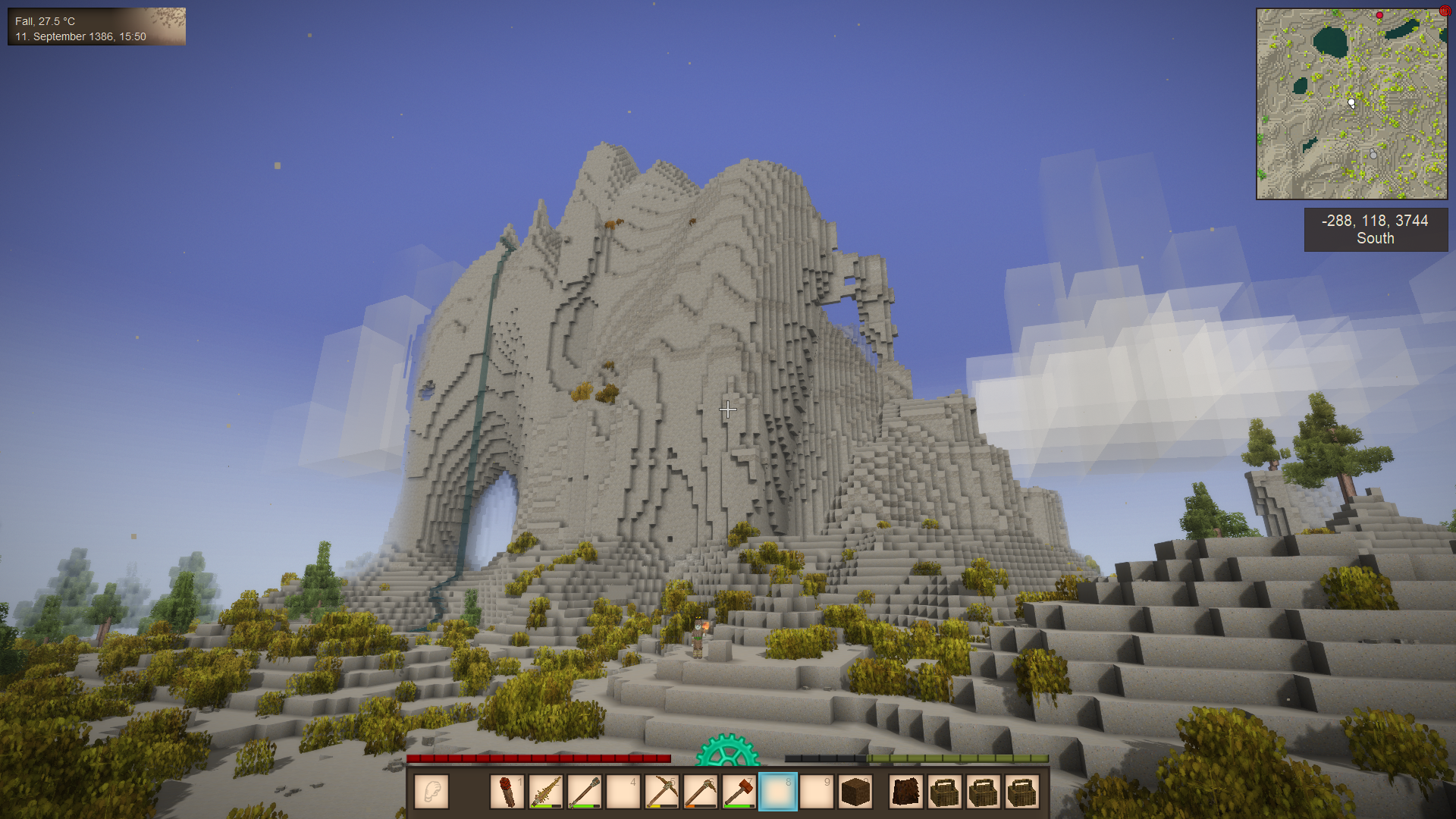The height and width of the screenshot is (819, 1456).
Task: Click the offhand slot with hand icon
Action: click(431, 792)
